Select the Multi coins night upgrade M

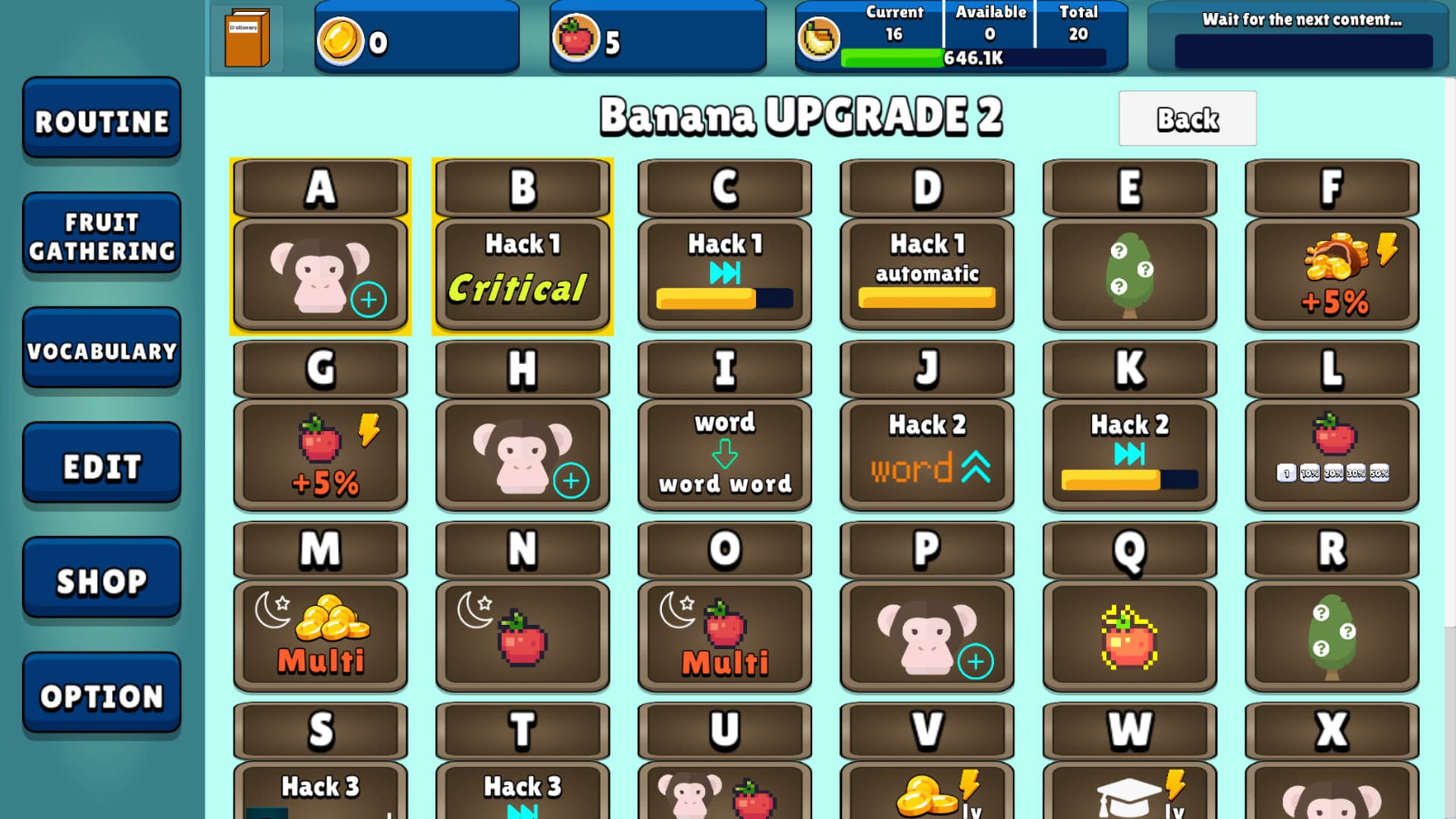click(x=320, y=635)
